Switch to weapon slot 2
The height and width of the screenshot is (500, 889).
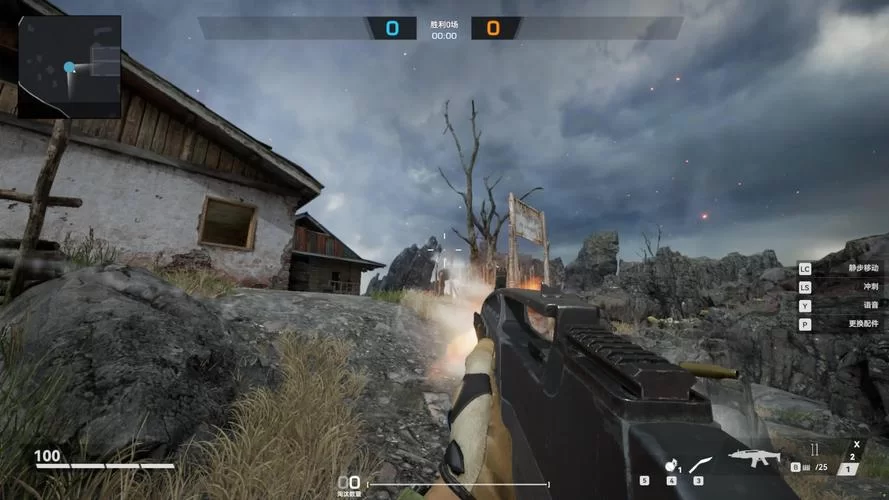pos(852,457)
